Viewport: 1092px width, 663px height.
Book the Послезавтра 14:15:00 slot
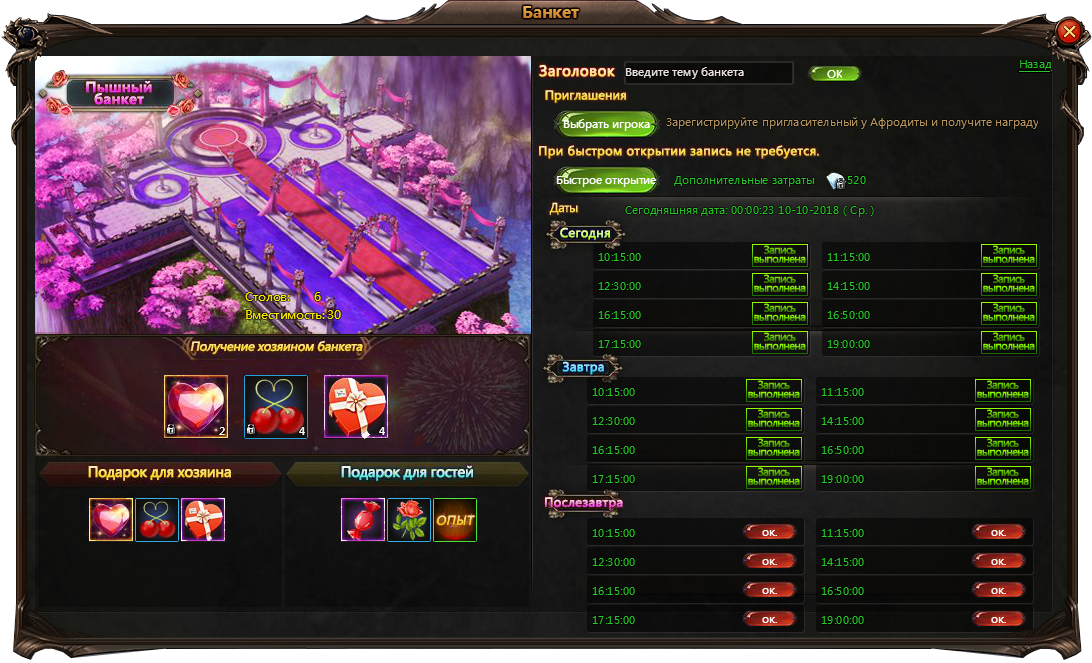pyautogui.click(x=998, y=561)
